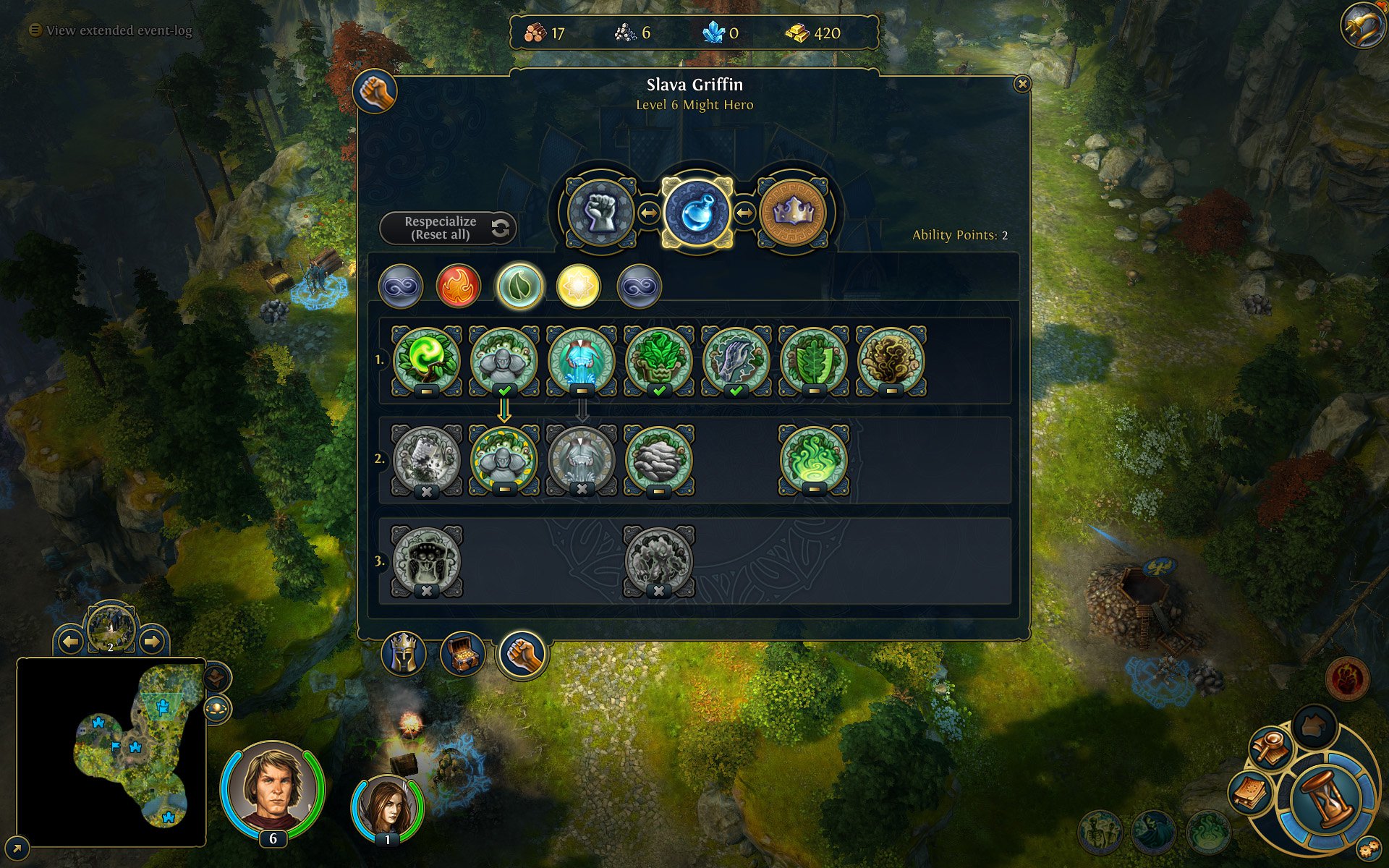Choose the Earth leaf magic school tab

coord(519,286)
